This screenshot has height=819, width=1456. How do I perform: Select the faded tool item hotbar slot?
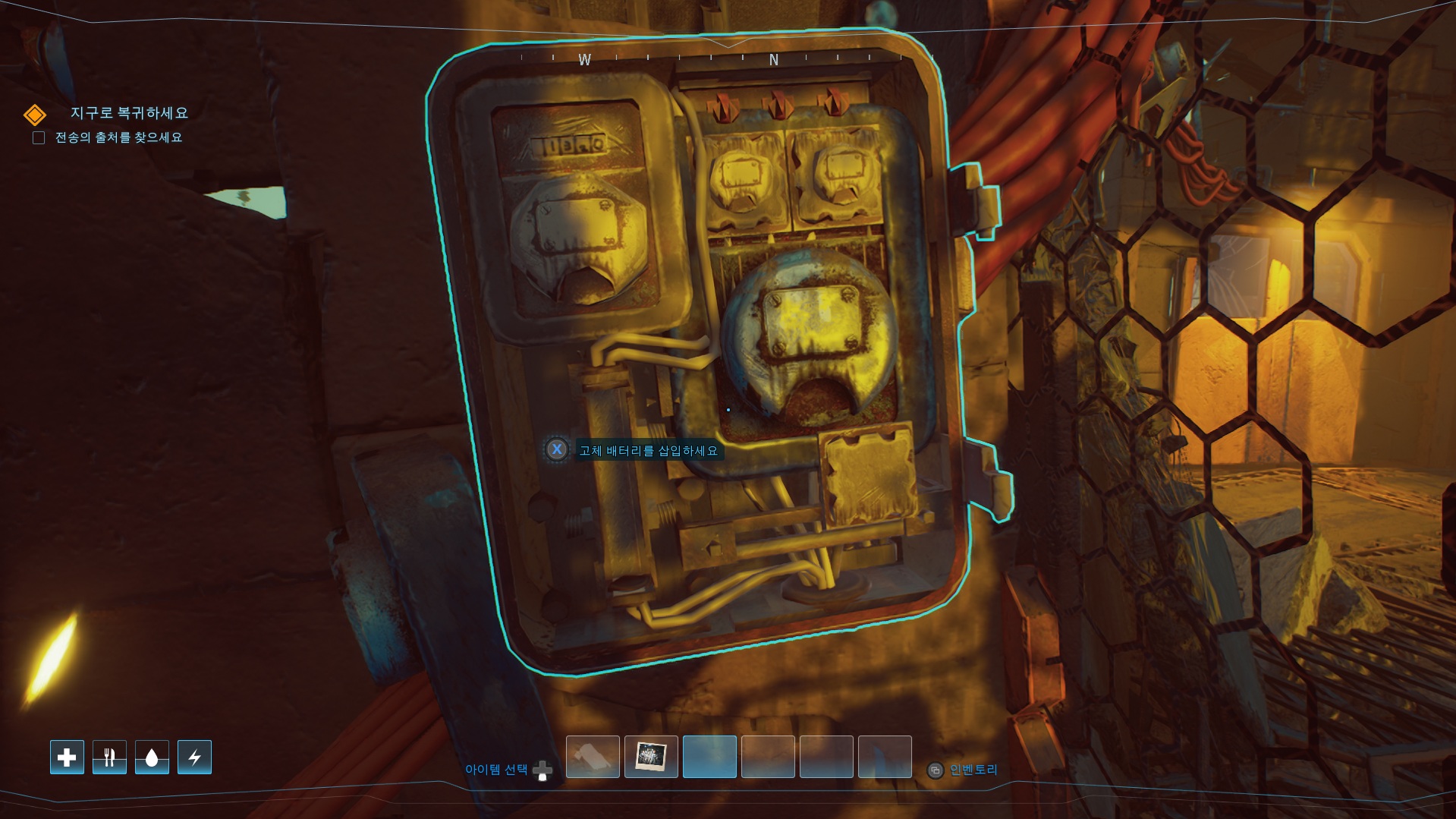coord(593,757)
